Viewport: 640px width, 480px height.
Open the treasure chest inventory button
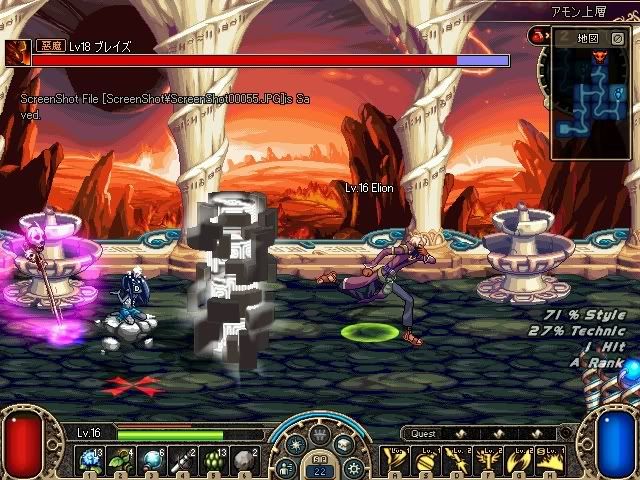342,446
